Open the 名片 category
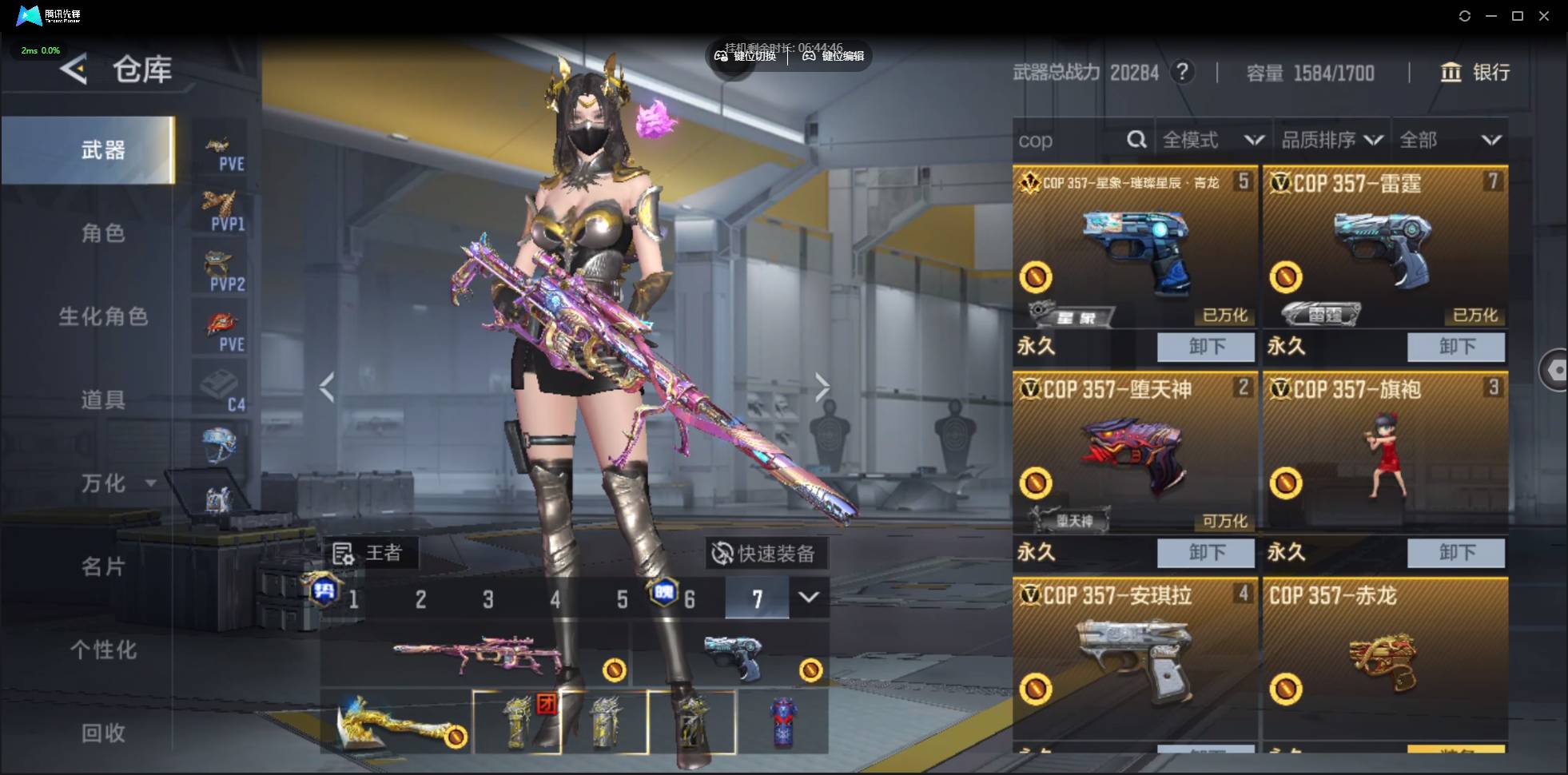This screenshot has width=1568, height=775. tap(103, 566)
